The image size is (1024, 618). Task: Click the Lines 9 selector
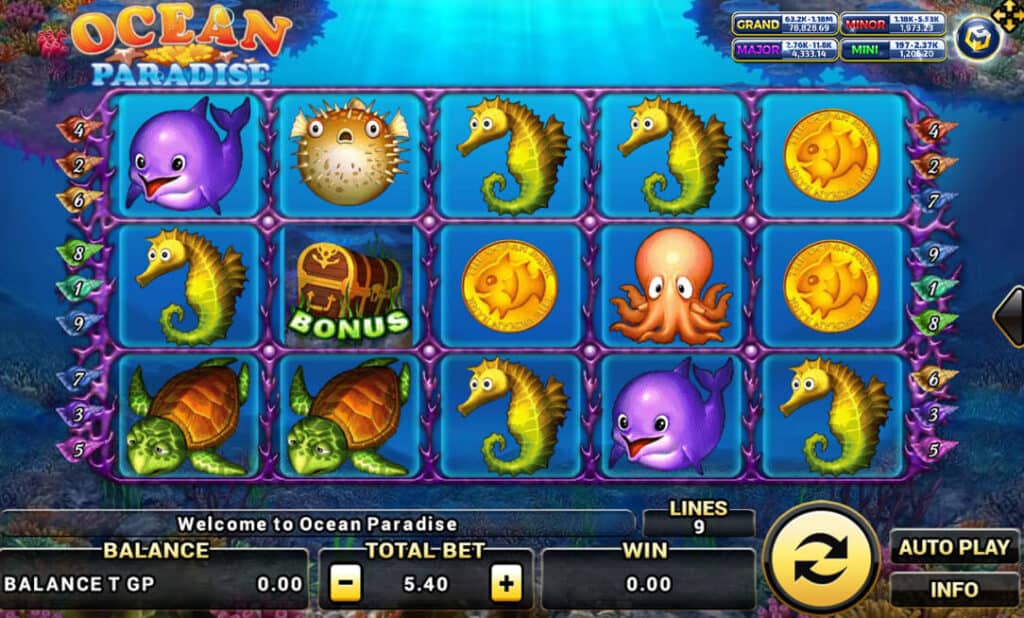698,518
